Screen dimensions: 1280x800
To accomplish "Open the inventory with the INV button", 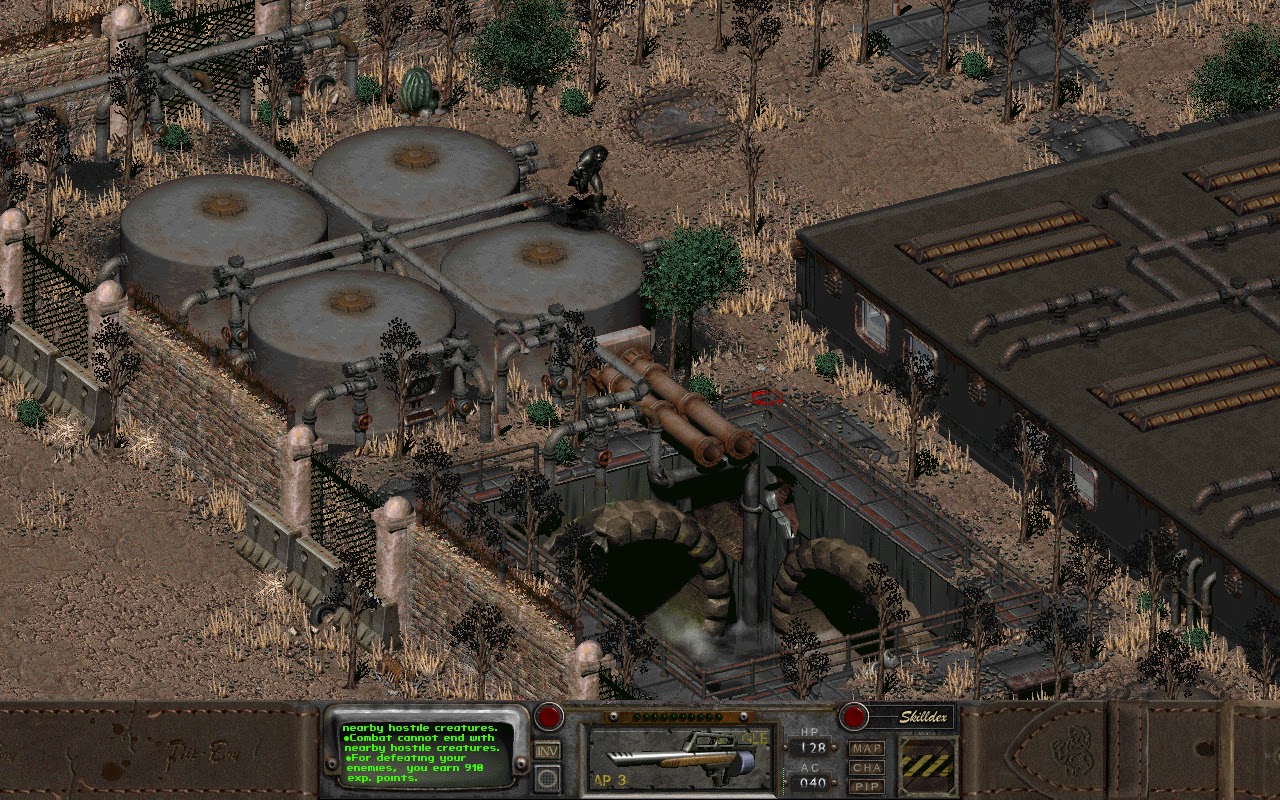I will (548, 749).
